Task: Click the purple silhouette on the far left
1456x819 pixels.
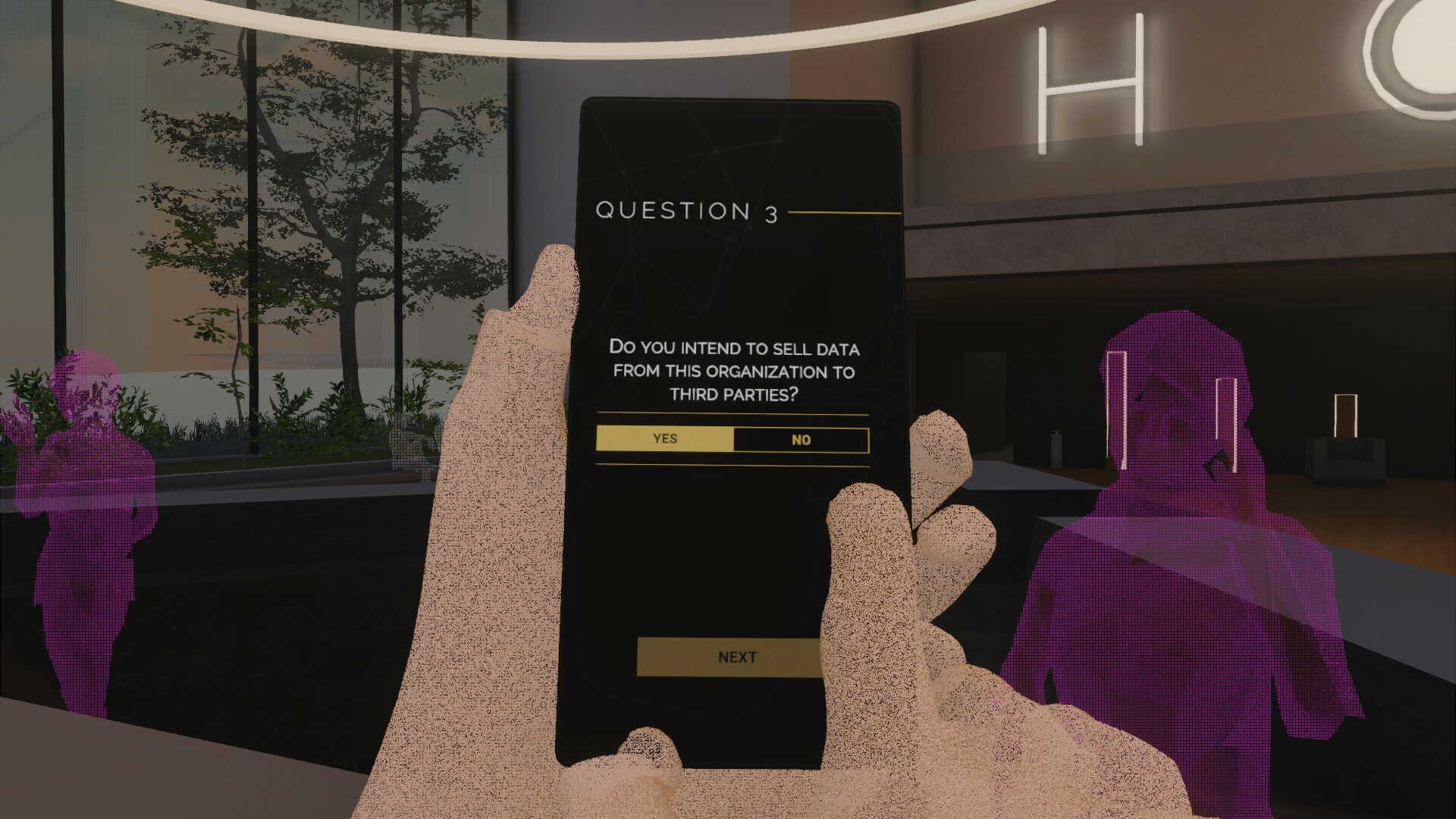Action: tap(91, 531)
